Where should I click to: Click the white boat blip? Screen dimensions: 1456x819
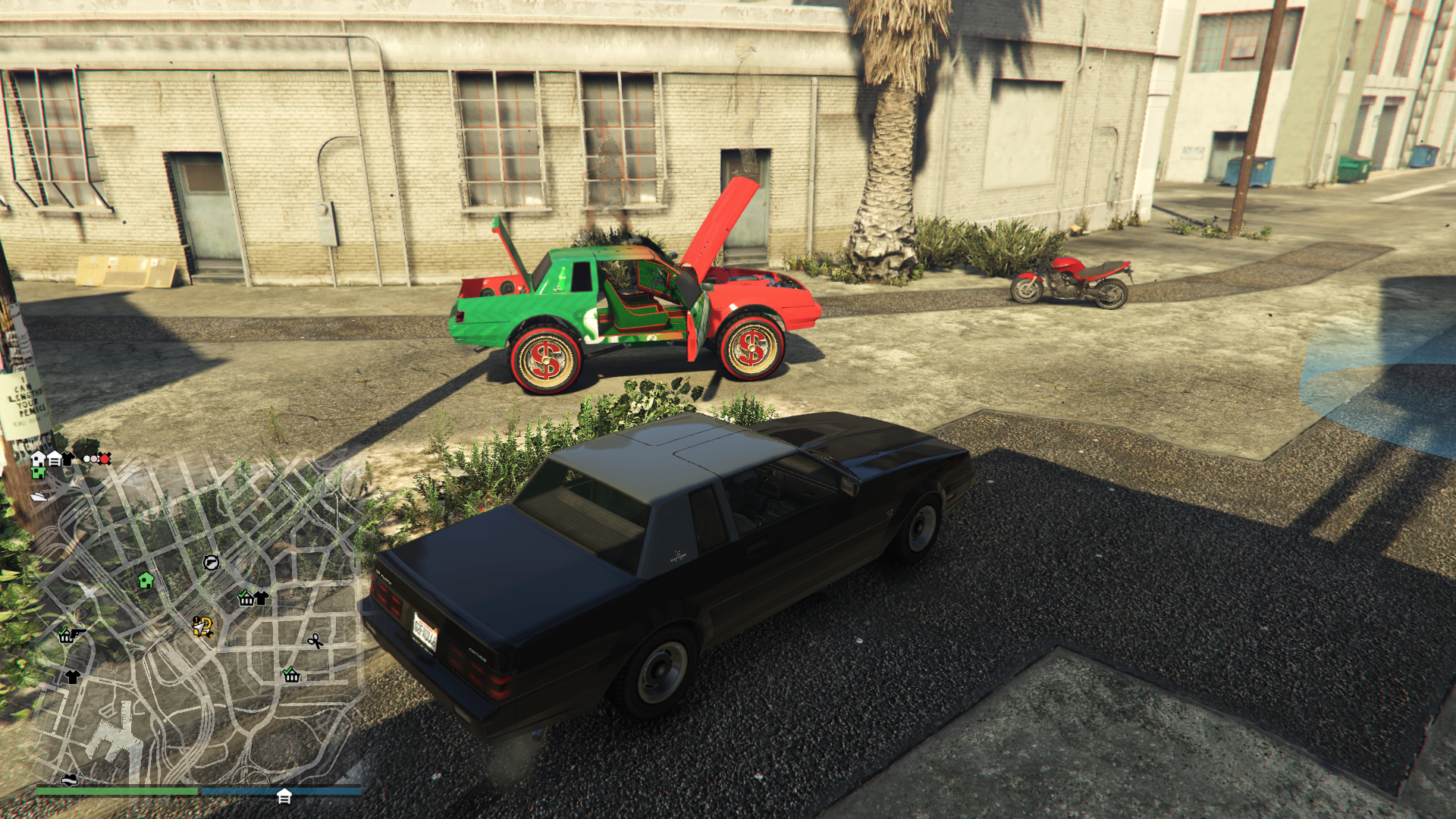point(39,497)
